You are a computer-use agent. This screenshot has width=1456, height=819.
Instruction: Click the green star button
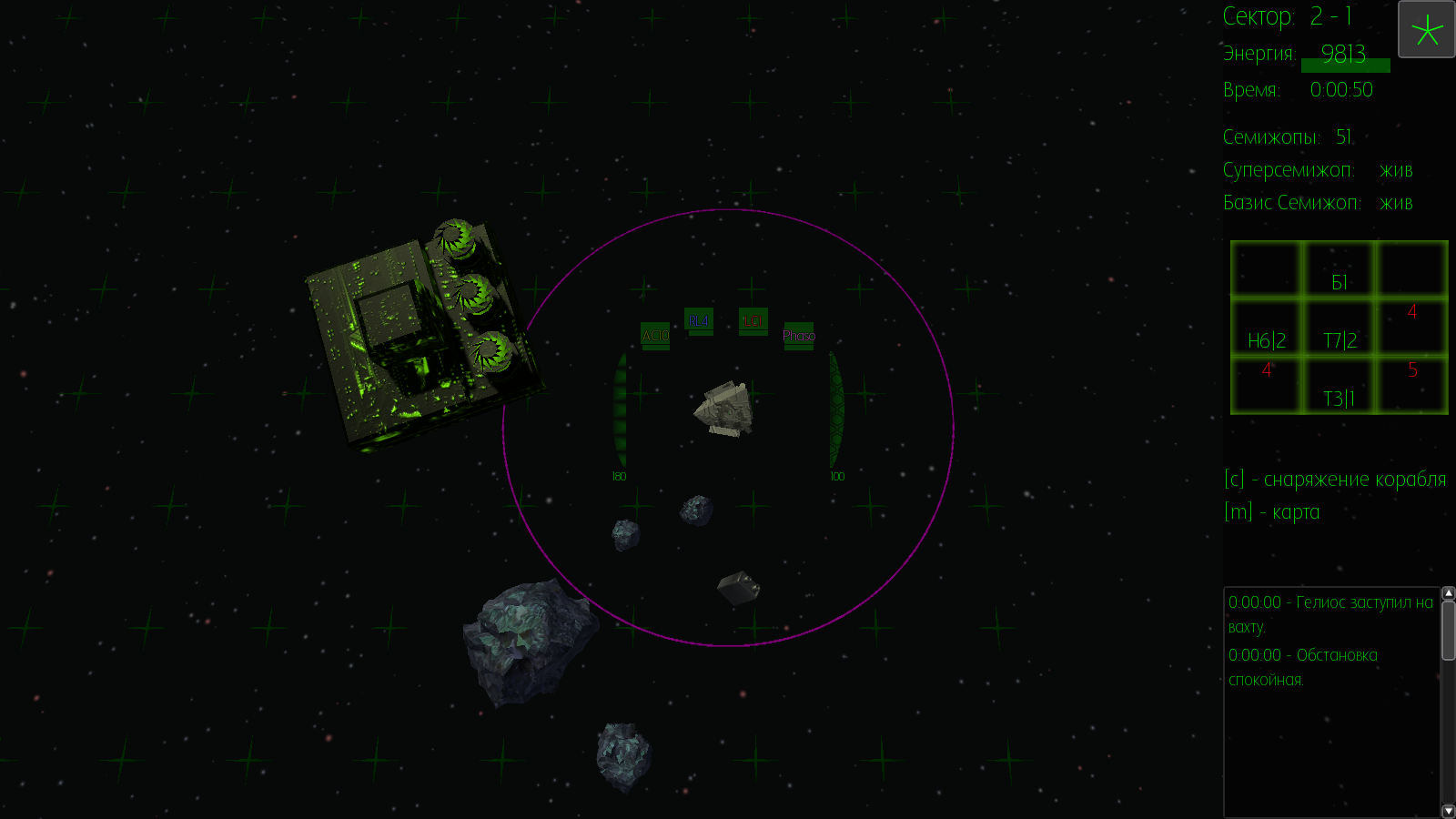coord(1426,30)
